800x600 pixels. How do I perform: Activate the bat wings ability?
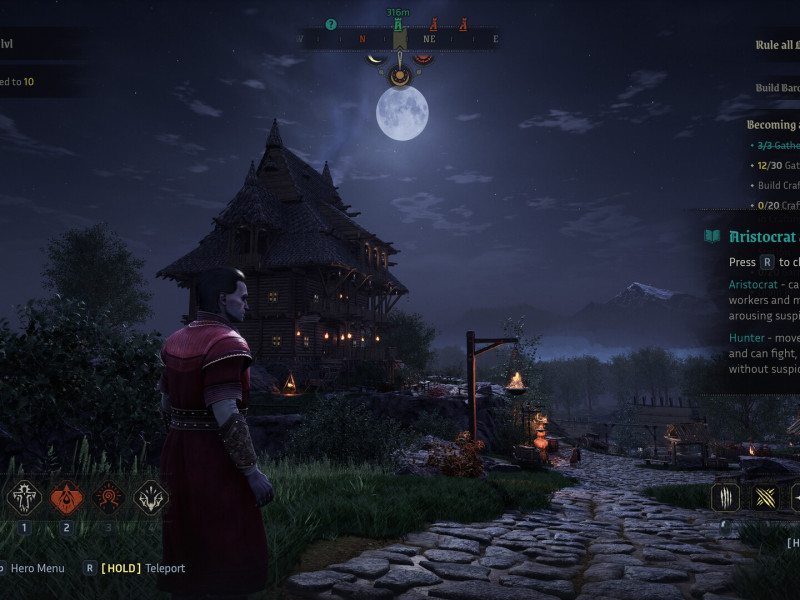[151, 497]
